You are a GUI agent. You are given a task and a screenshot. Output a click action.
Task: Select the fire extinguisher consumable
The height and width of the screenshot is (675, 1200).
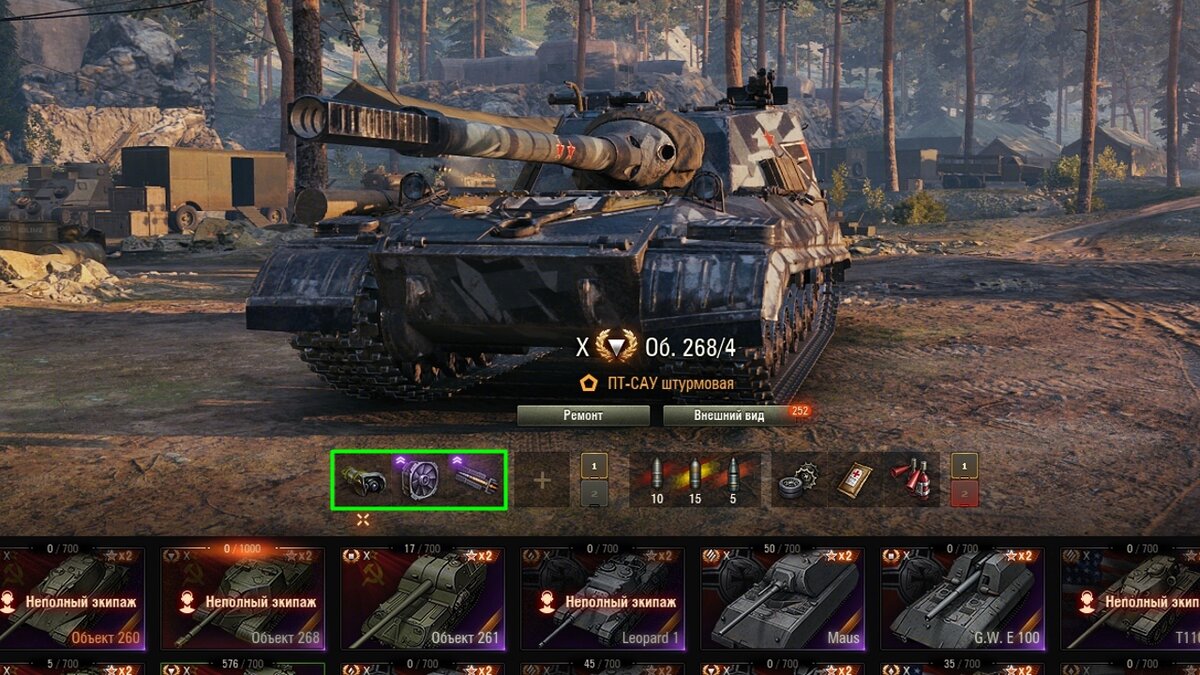(912, 480)
